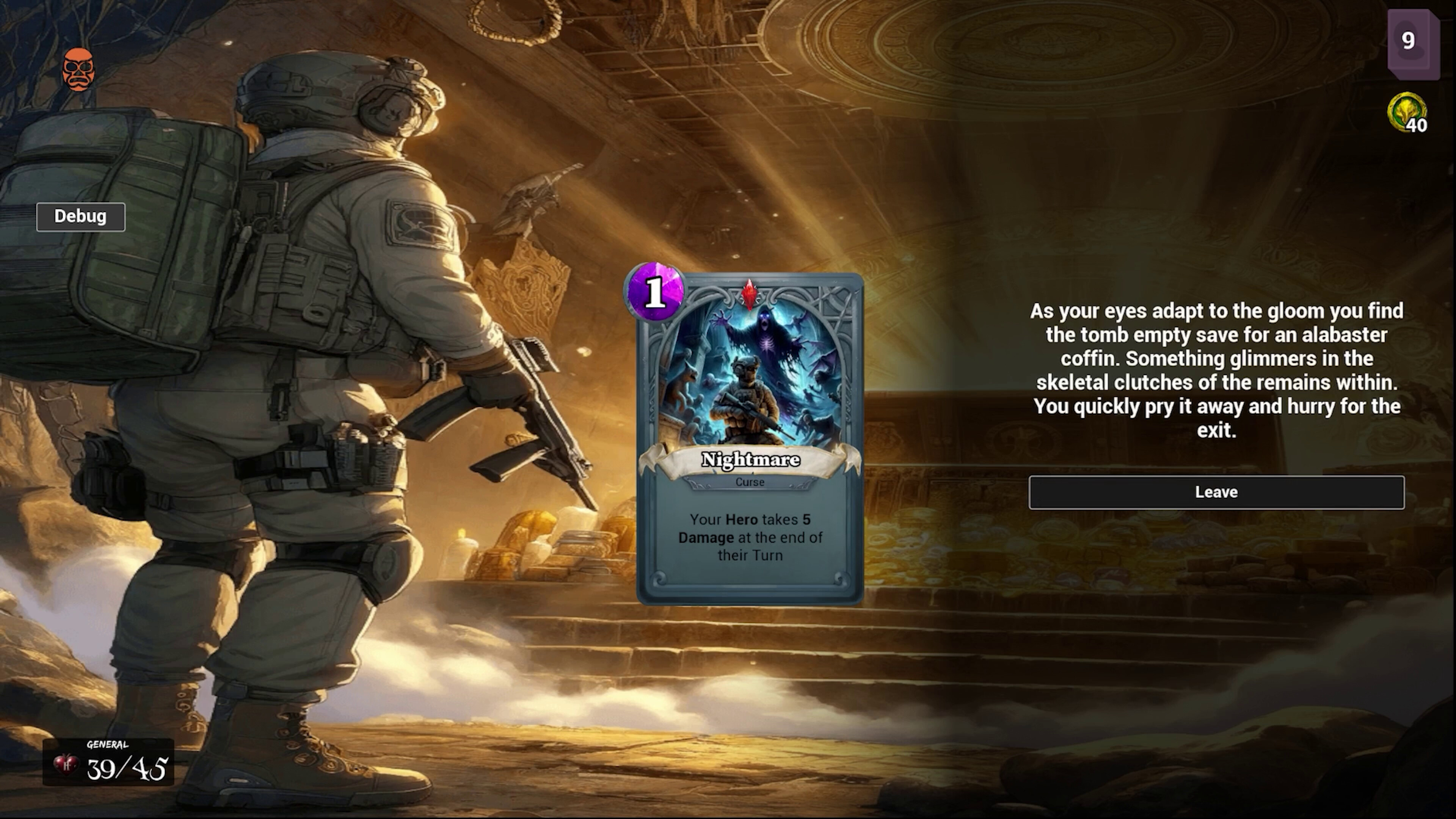
Task: Click the orange mask icon in top-left corner
Action: (79, 68)
